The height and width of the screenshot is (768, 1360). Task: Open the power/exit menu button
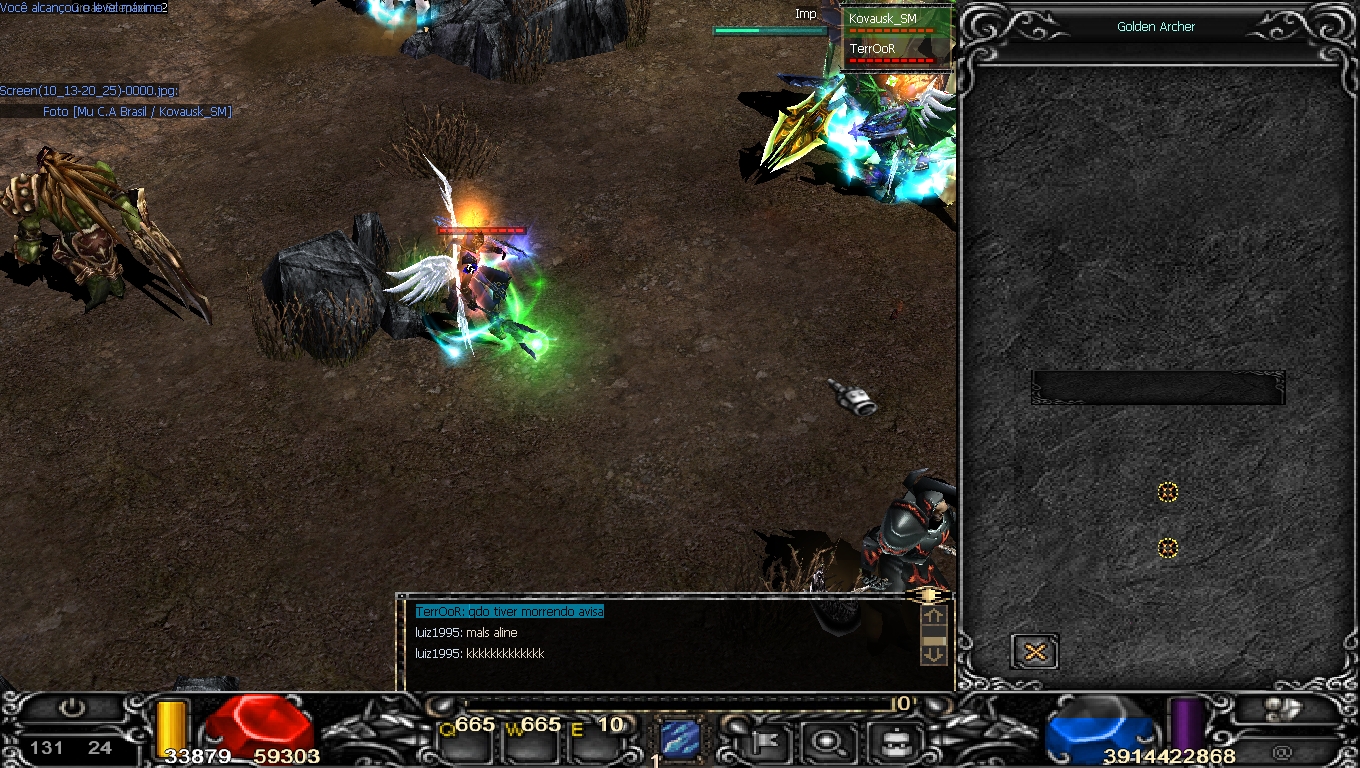pos(72,708)
